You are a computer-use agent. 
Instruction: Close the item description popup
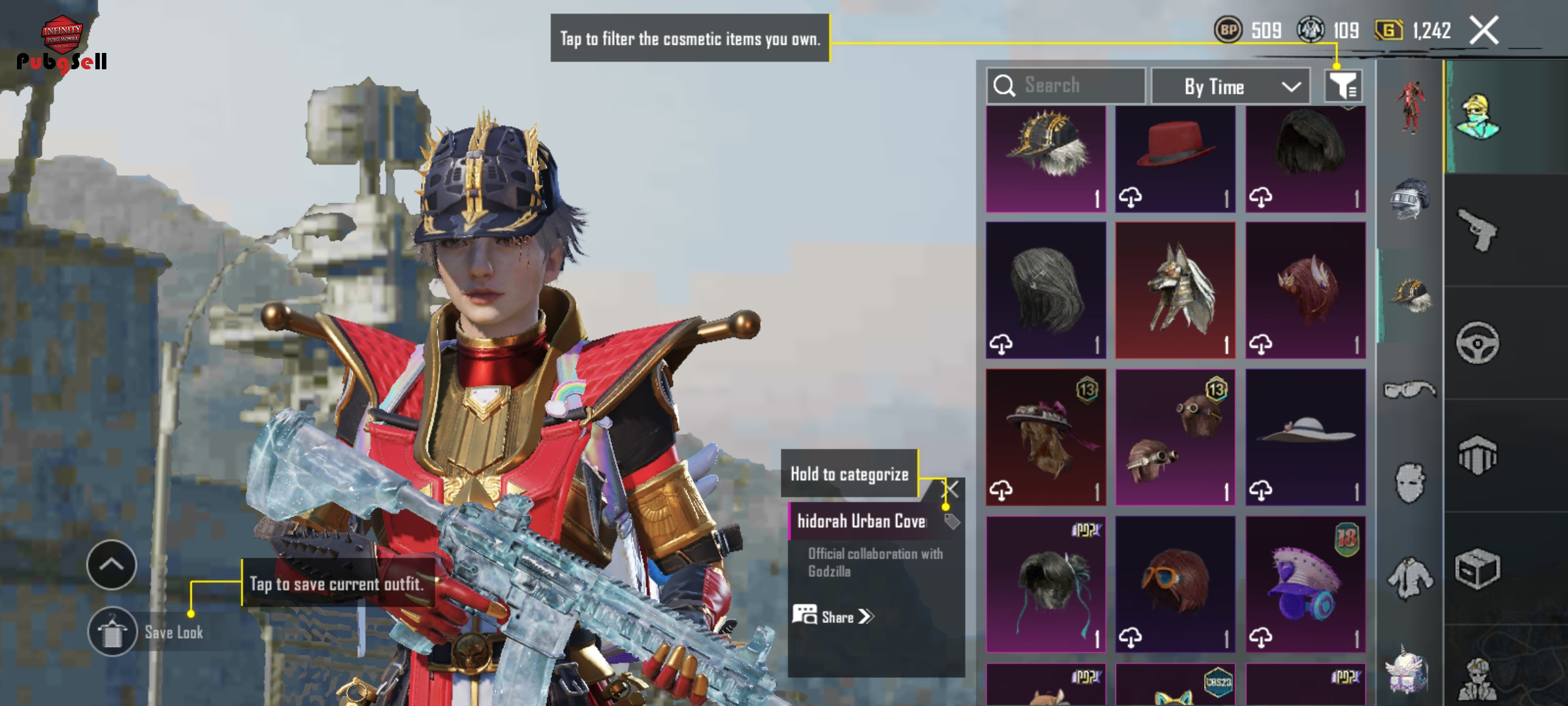coord(953,488)
